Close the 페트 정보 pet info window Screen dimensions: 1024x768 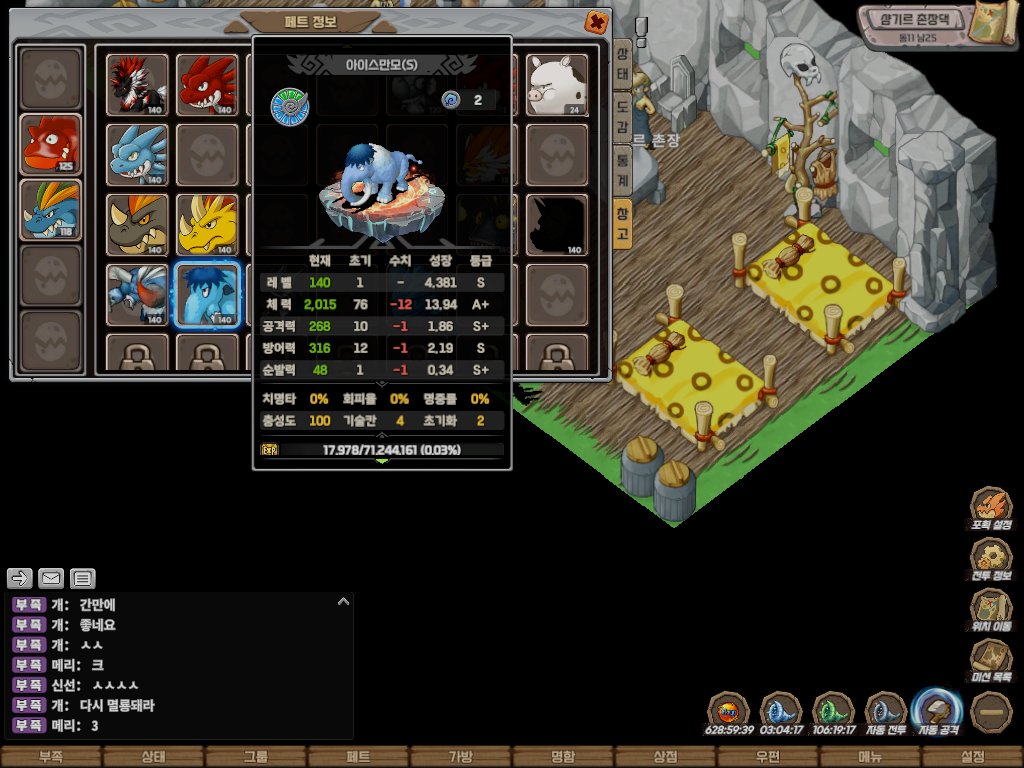[x=596, y=22]
